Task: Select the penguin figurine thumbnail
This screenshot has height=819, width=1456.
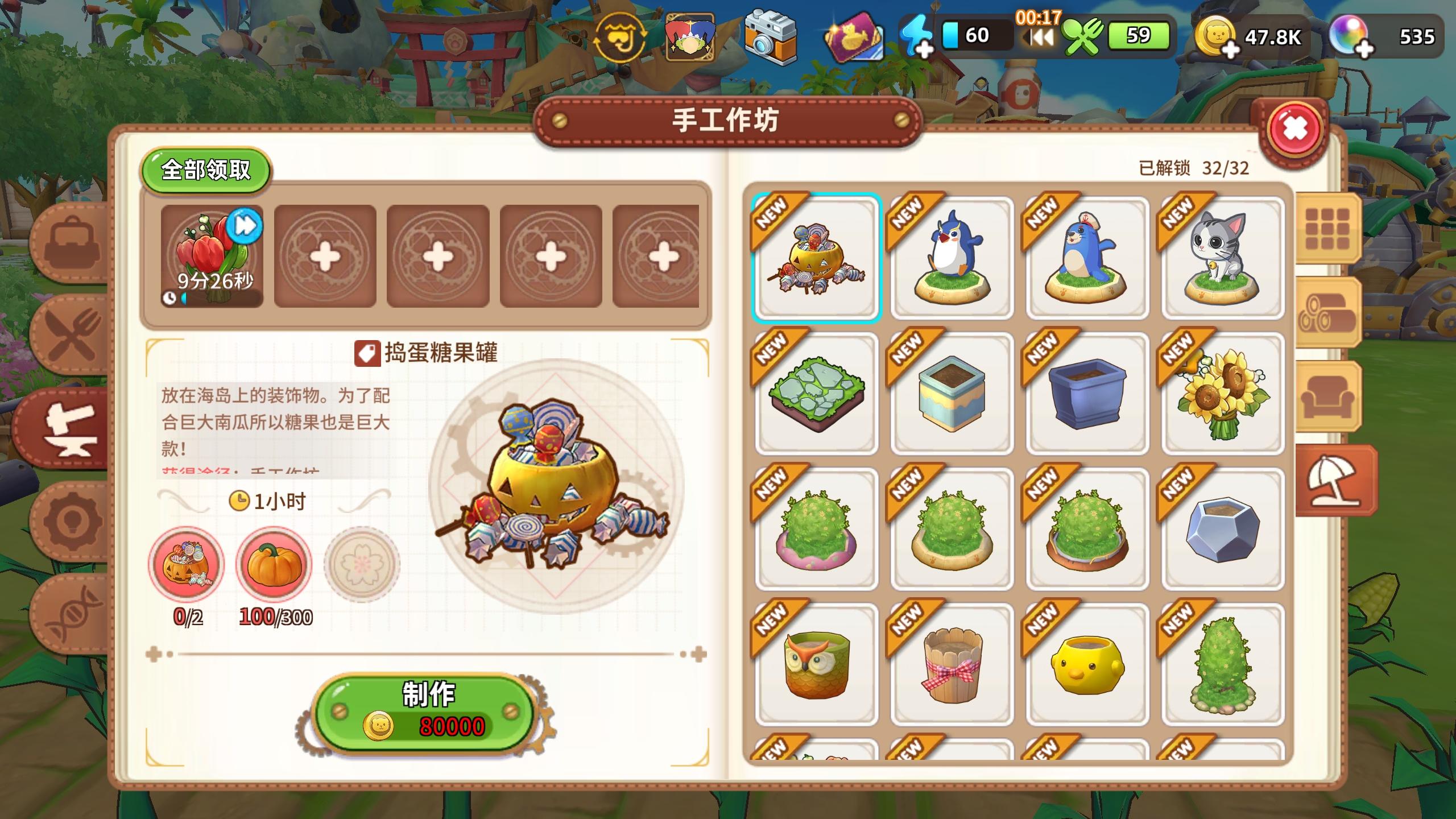Action: (951, 257)
